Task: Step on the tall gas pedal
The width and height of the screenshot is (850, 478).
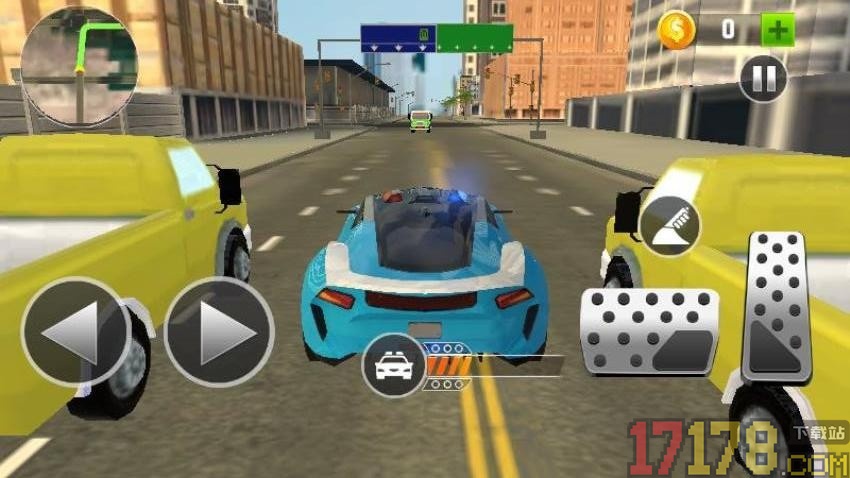Action: (777, 306)
